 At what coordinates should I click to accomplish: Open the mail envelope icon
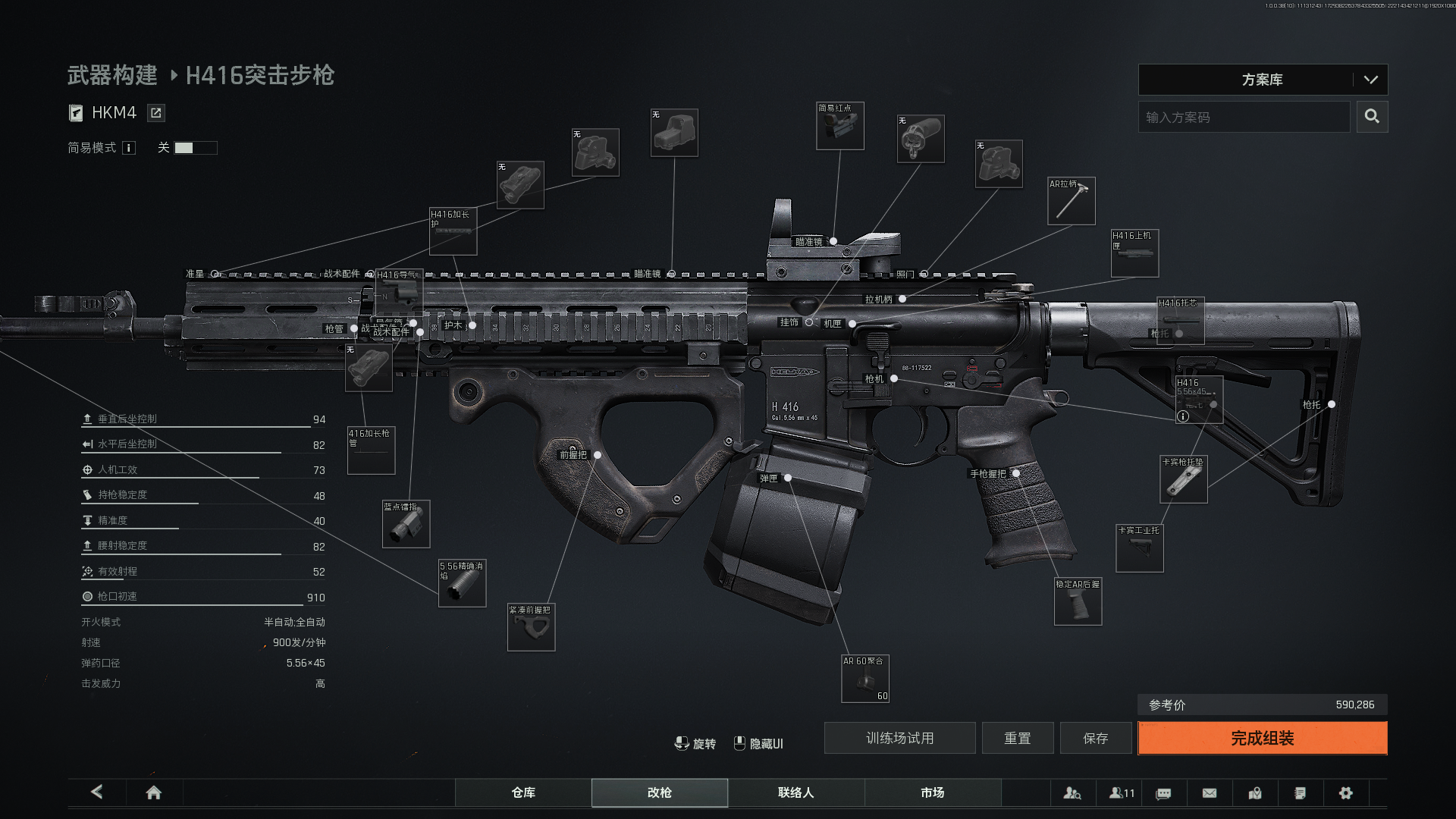(x=1210, y=792)
